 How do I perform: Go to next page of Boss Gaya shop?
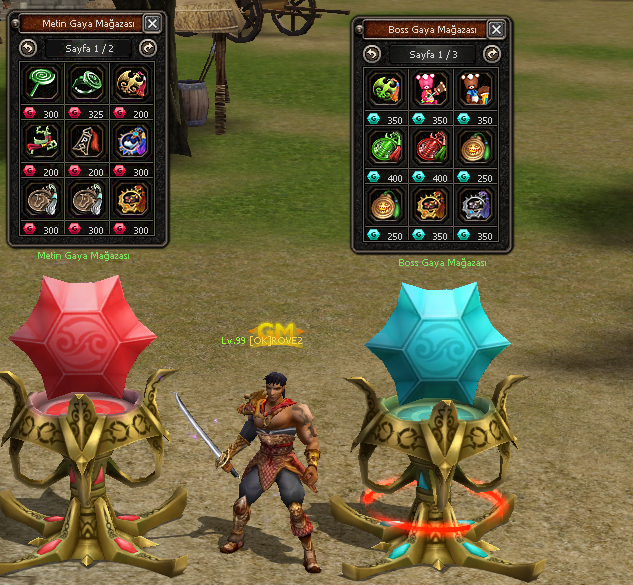490,52
